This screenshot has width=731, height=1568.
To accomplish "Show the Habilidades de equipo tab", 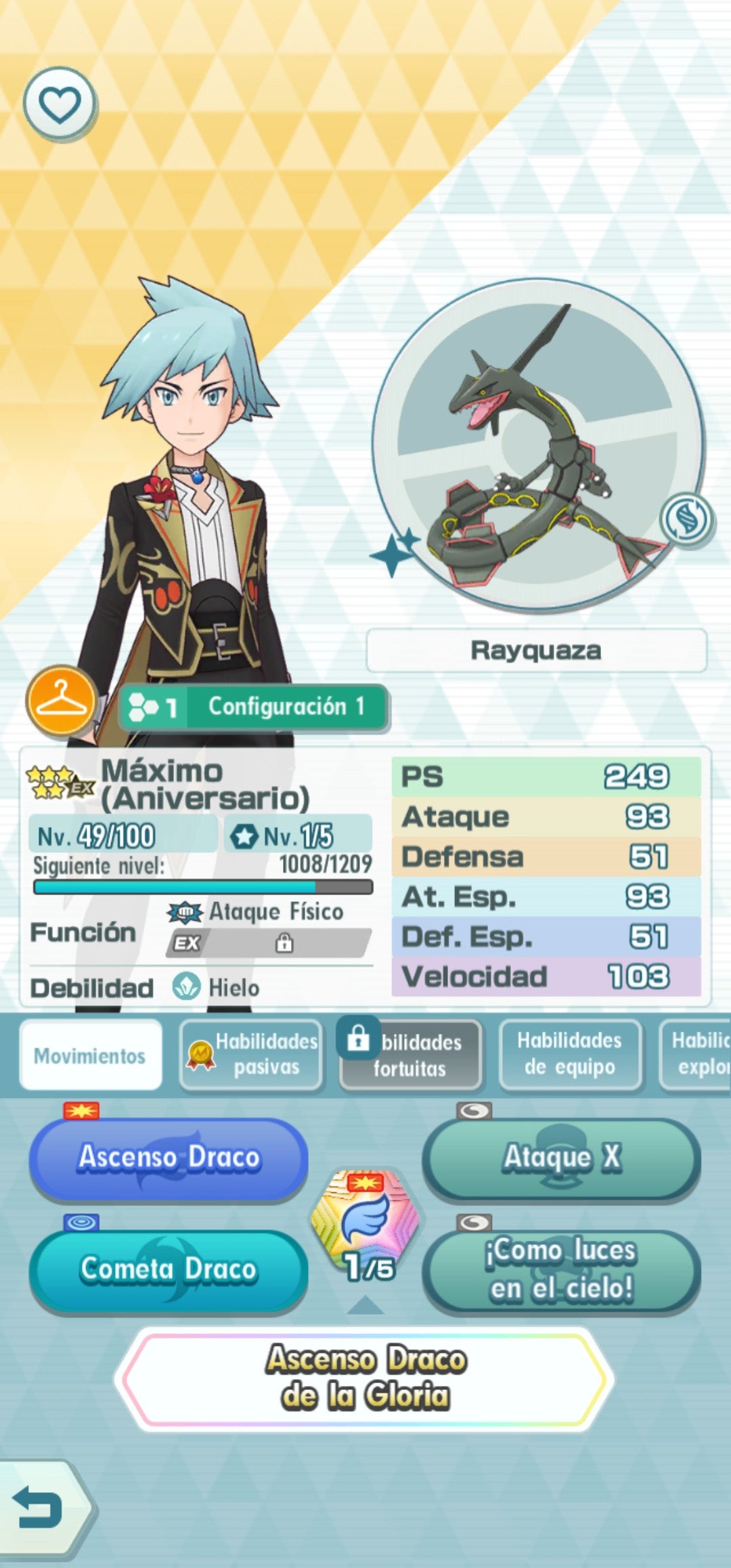I will tap(570, 1055).
